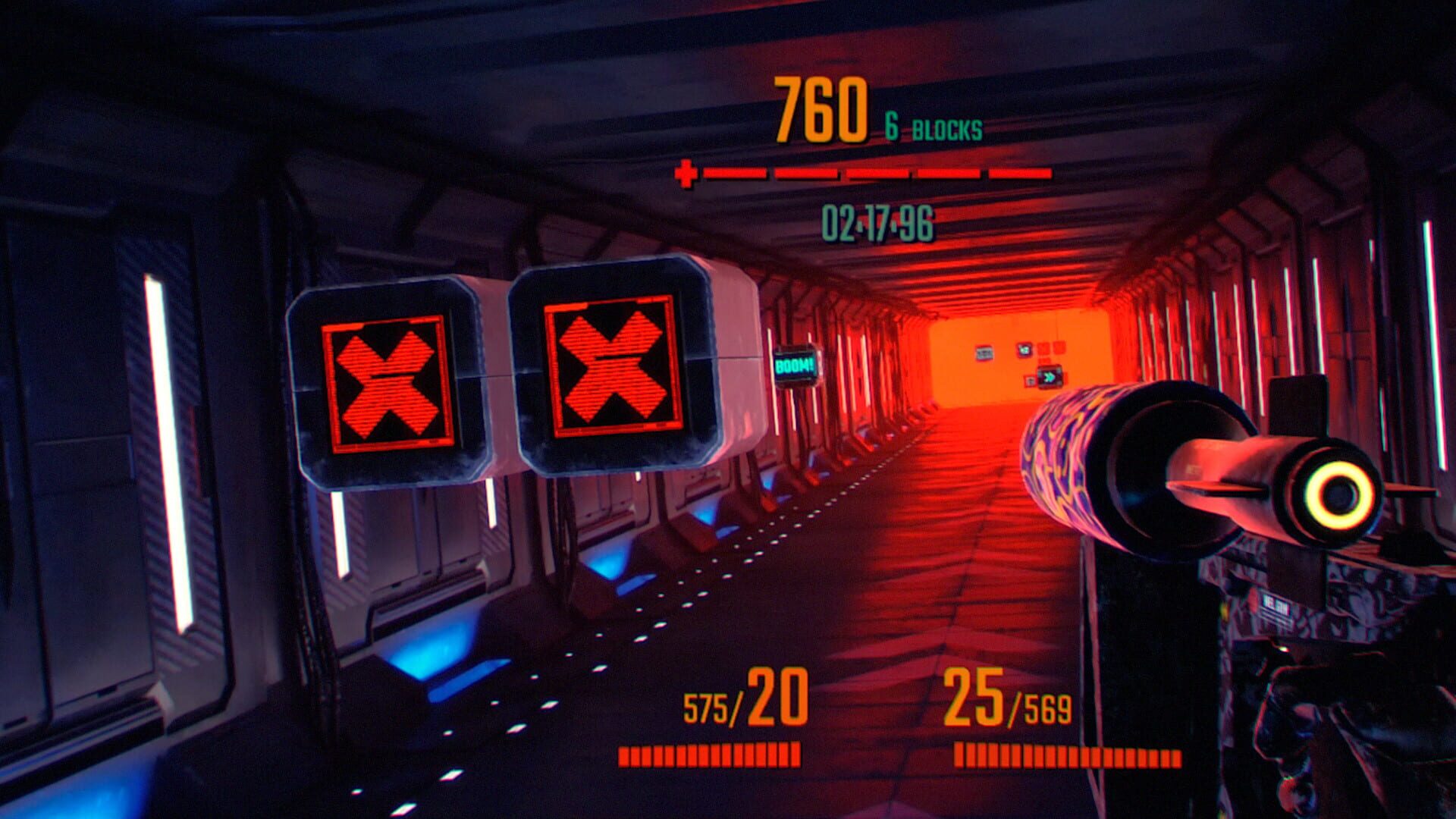Hit the small teal chevron panel near back wall
The height and width of the screenshot is (819, 1456).
pos(1025,350)
